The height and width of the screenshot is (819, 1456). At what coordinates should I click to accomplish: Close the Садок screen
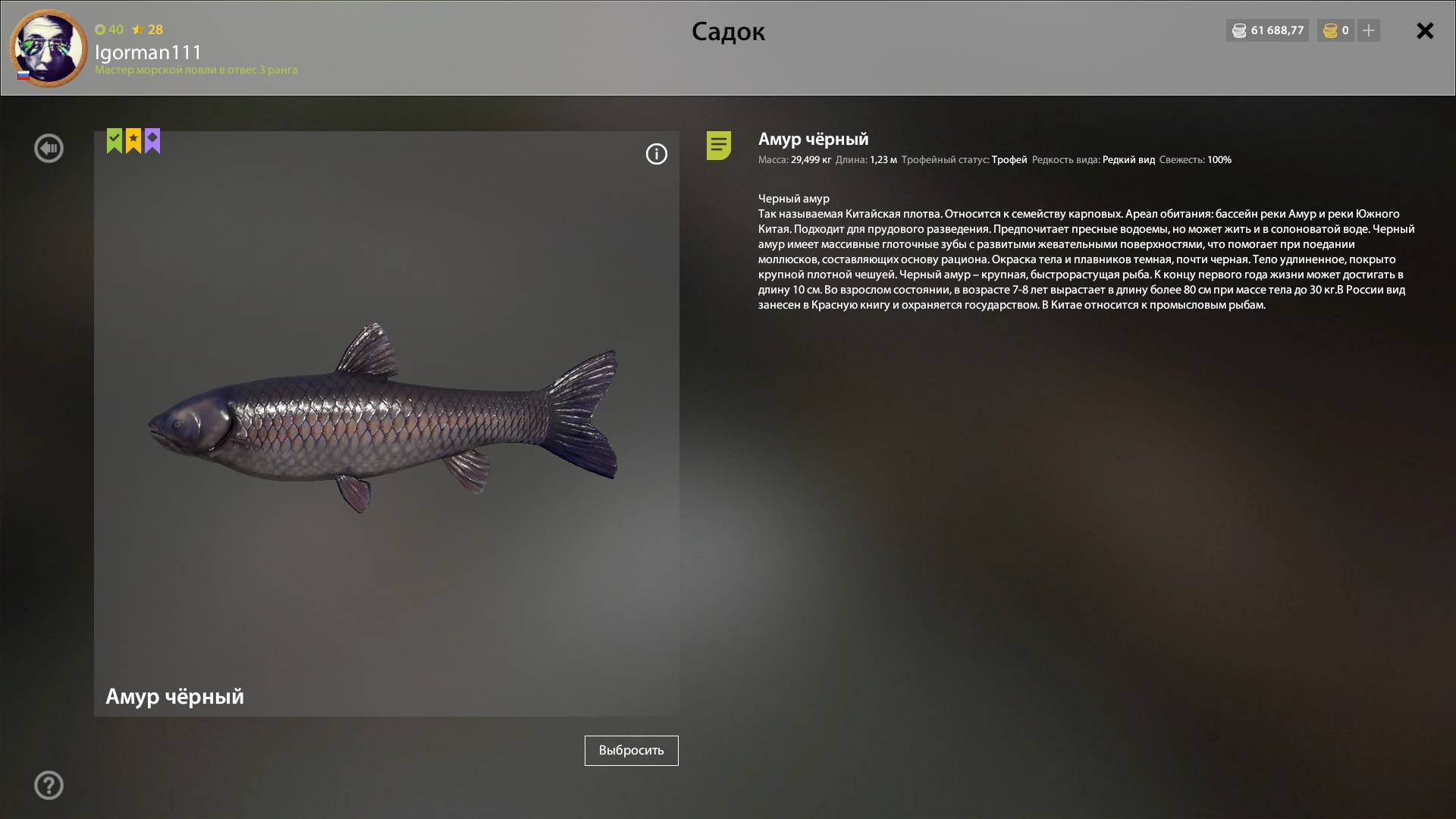coord(1425,31)
